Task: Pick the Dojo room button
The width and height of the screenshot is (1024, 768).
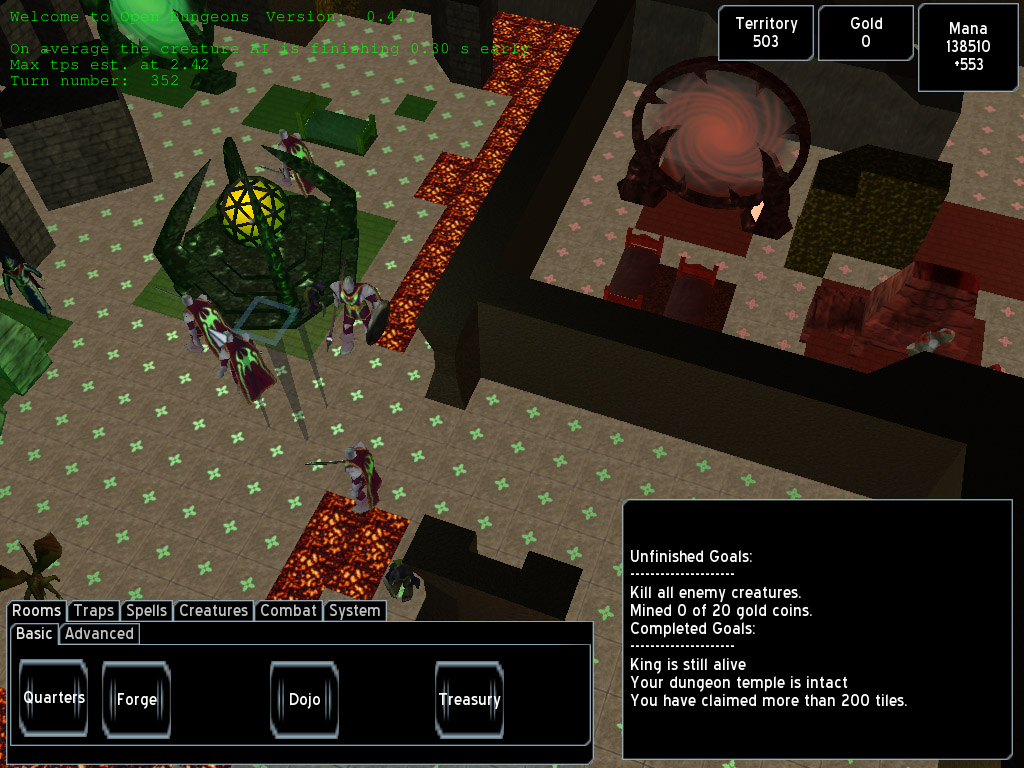Action: click(x=304, y=699)
